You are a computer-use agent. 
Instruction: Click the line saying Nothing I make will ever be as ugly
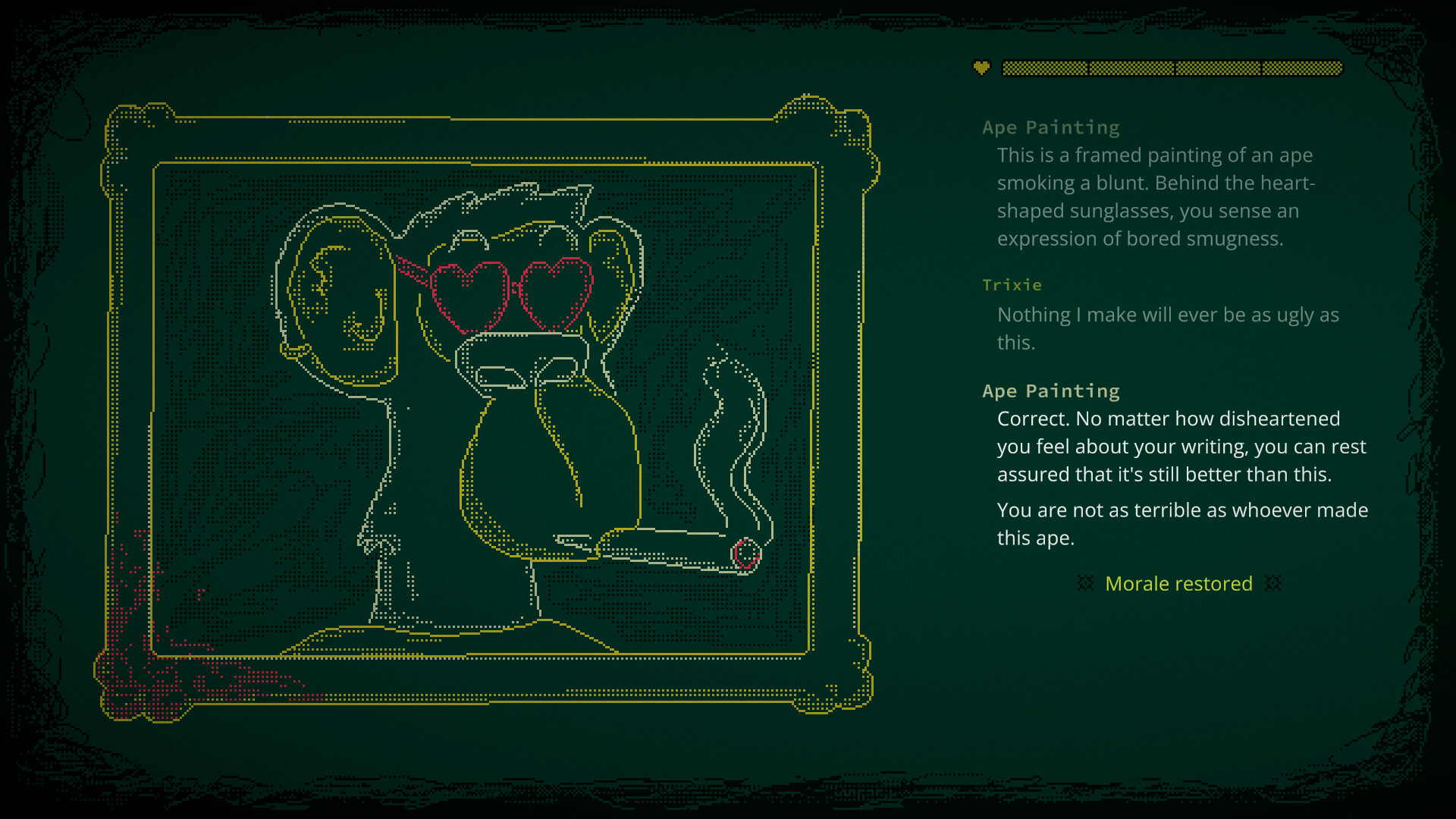click(x=1168, y=315)
